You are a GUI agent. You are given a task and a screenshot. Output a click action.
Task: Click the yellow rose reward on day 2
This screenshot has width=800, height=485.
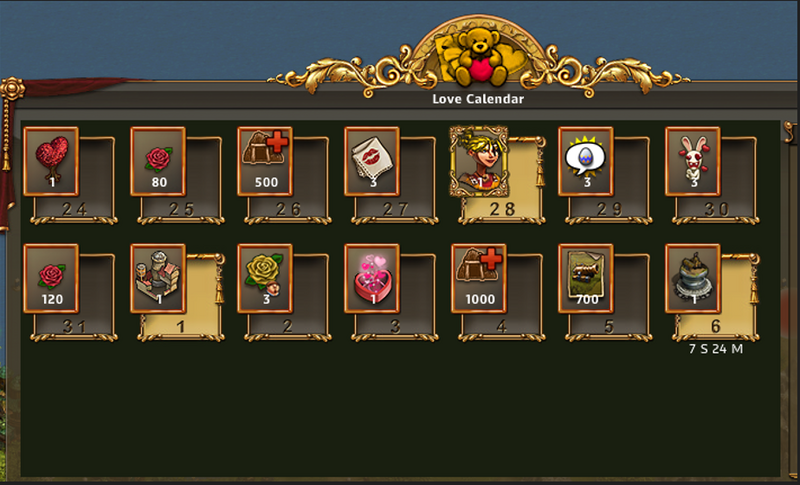(x=264, y=278)
